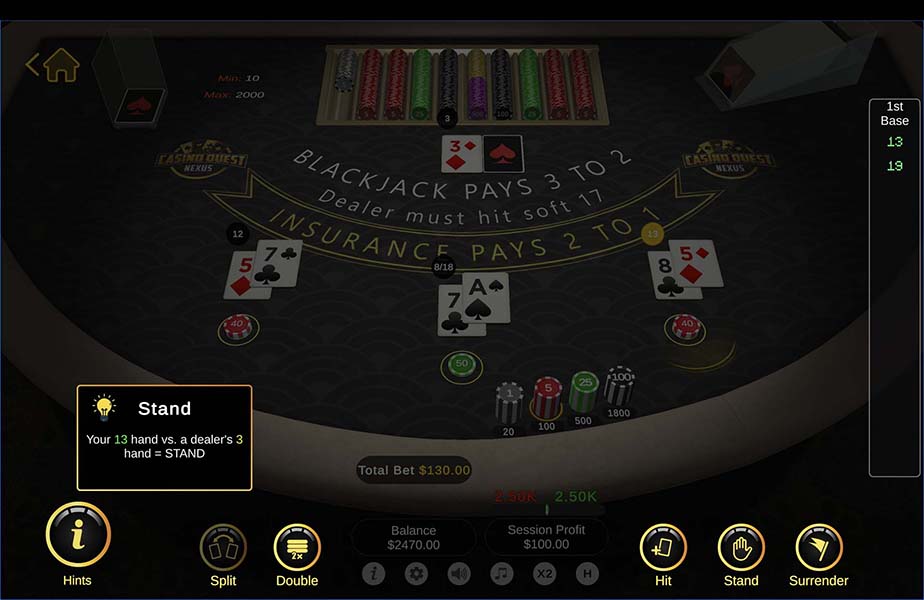Viewport: 924px width, 600px height.
Task: Select the red 5-value chip stack
Action: click(x=546, y=397)
